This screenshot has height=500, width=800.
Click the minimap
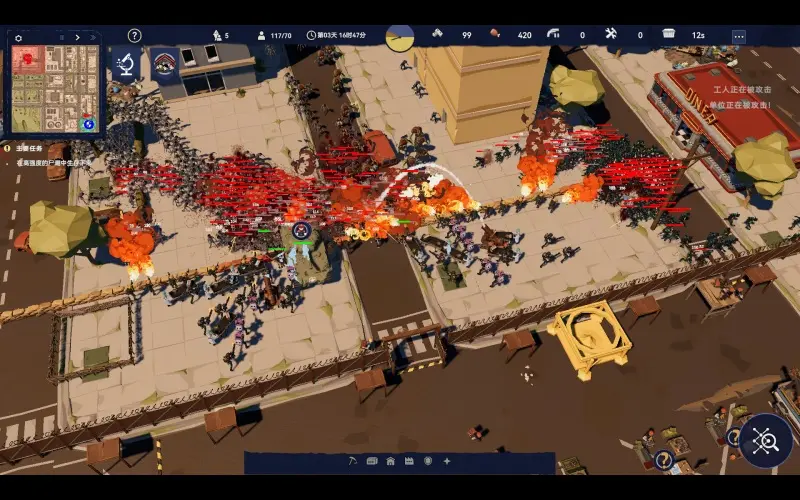click(56, 88)
